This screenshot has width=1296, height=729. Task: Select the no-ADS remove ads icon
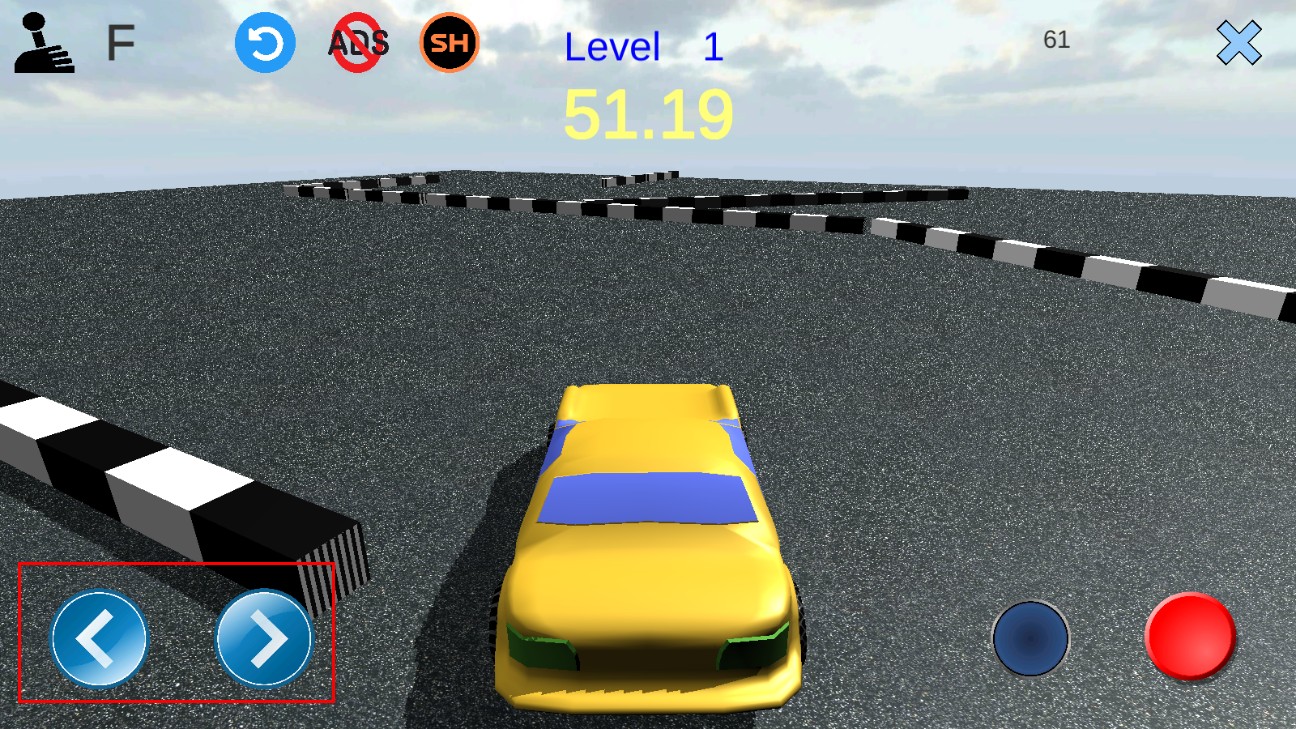tap(359, 44)
